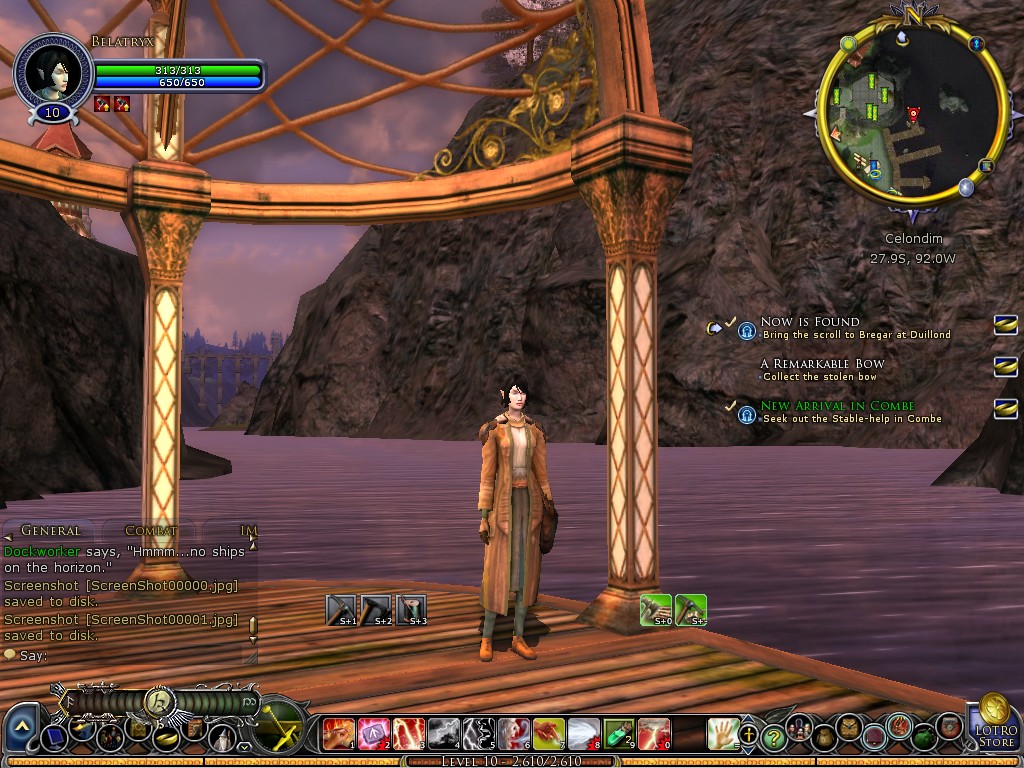Image resolution: width=1024 pixels, height=768 pixels.
Task: Use the skill in quickslot 1
Action: [339, 735]
